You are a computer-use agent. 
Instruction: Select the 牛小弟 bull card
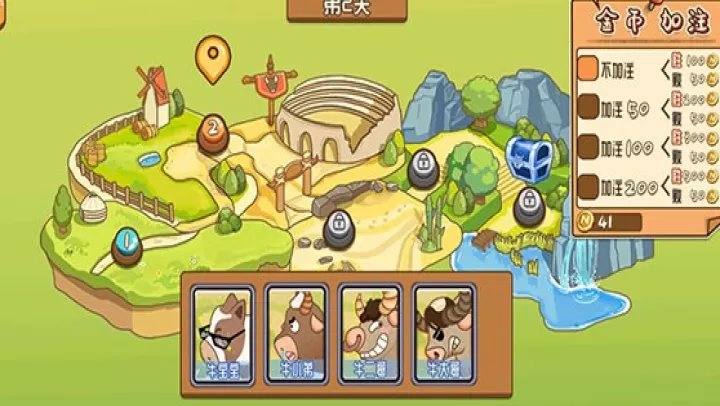point(296,334)
